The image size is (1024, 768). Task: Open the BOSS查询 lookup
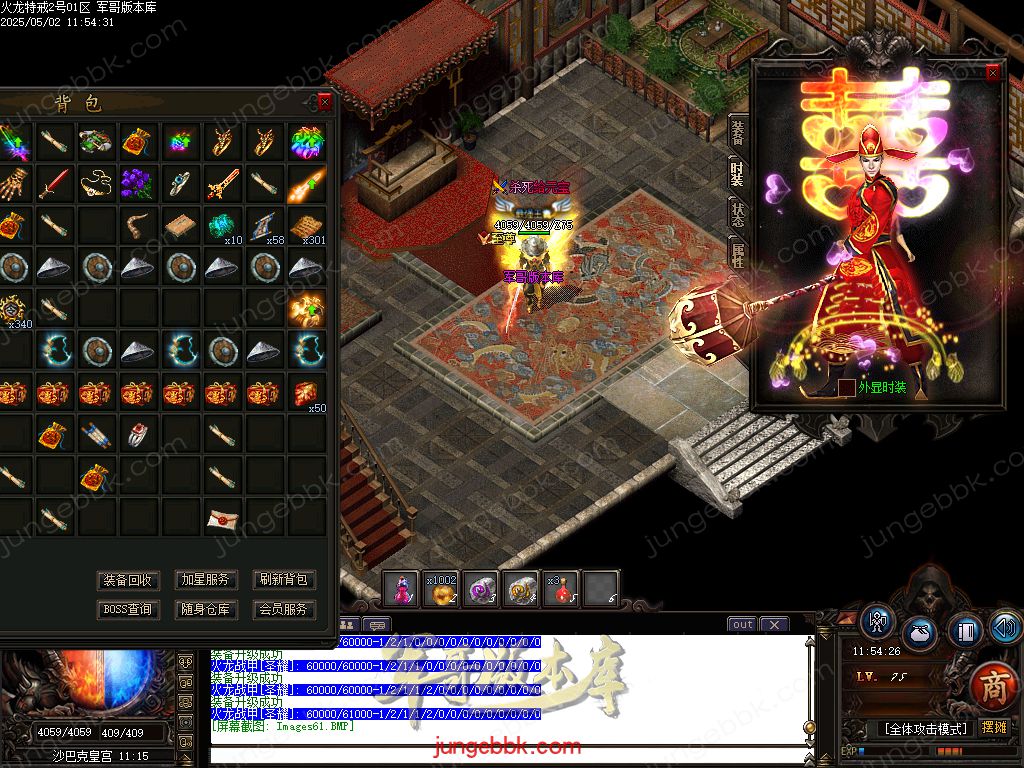tap(128, 609)
